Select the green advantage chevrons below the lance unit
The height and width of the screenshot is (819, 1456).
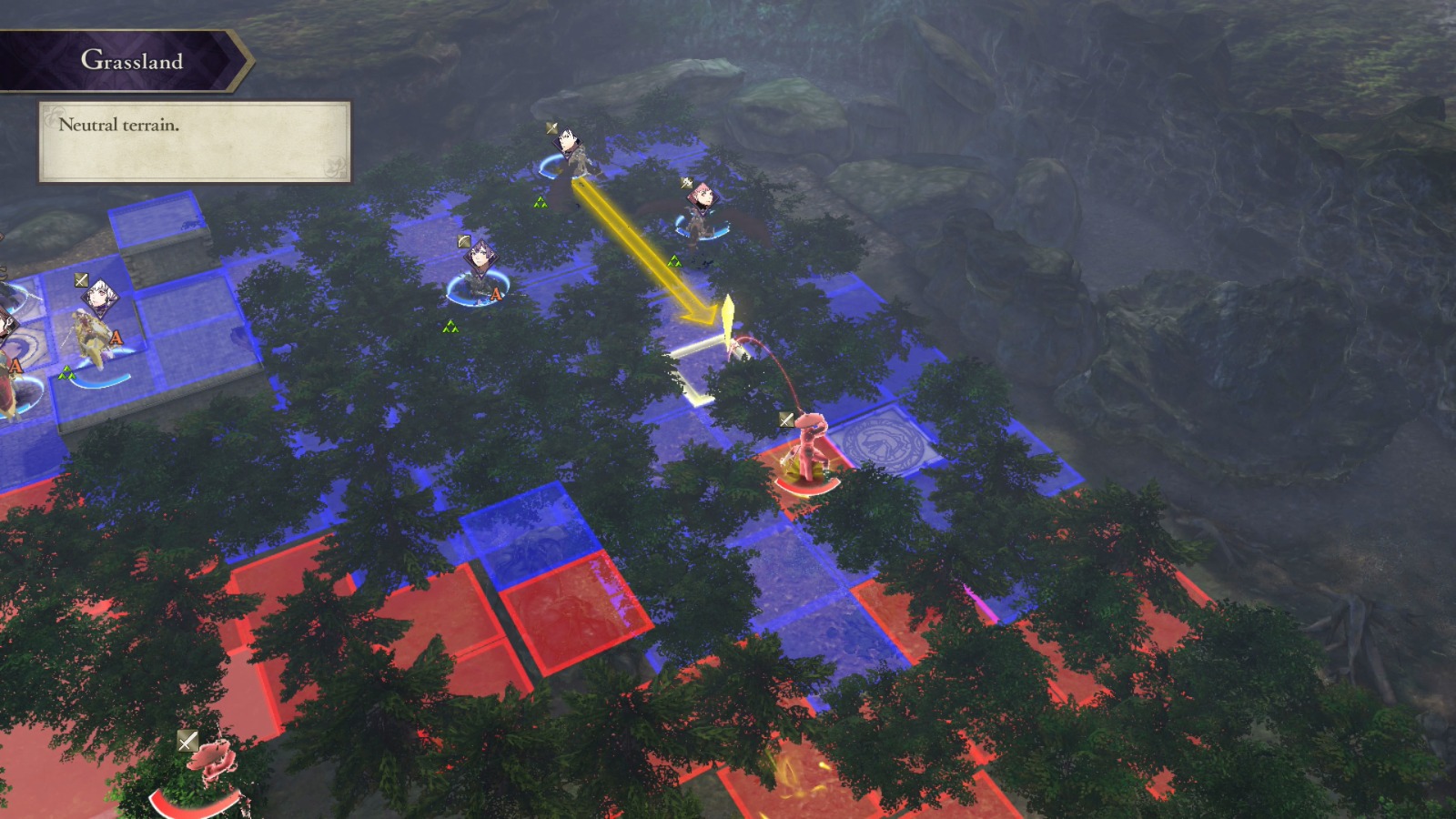[x=540, y=203]
